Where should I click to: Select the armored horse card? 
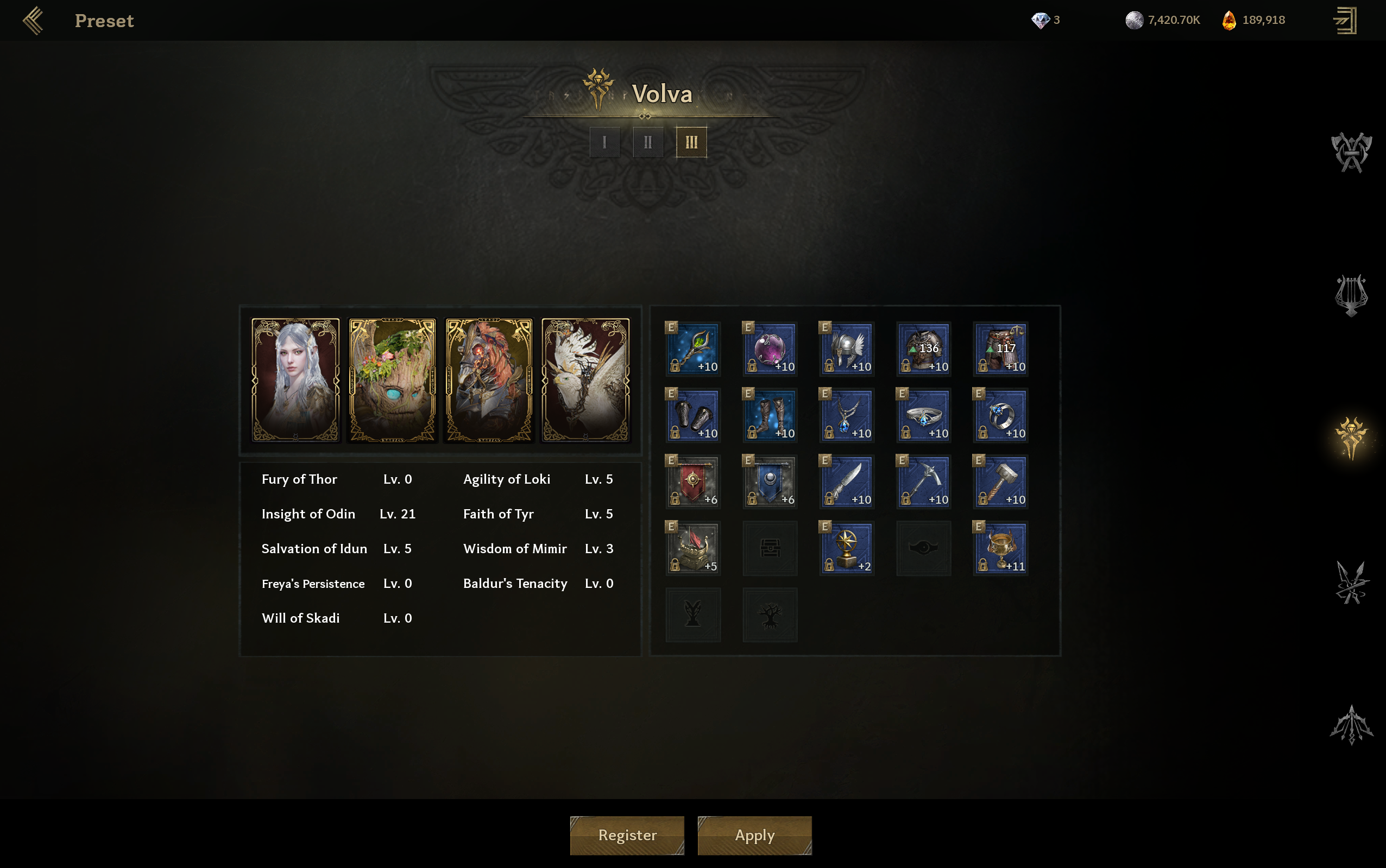[x=489, y=379]
